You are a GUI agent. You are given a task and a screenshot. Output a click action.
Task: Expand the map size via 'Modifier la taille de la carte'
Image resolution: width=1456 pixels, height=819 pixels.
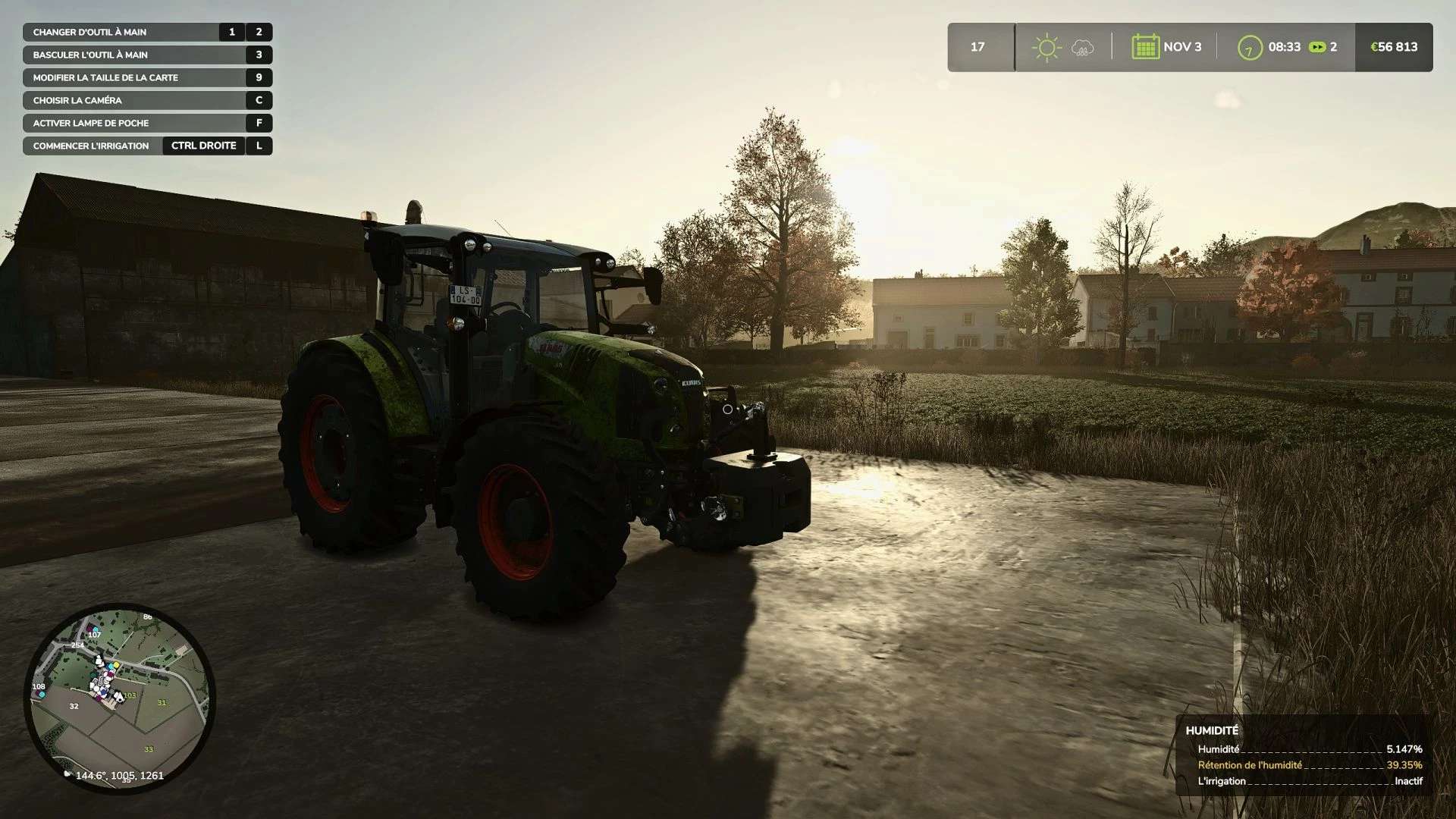click(x=104, y=77)
